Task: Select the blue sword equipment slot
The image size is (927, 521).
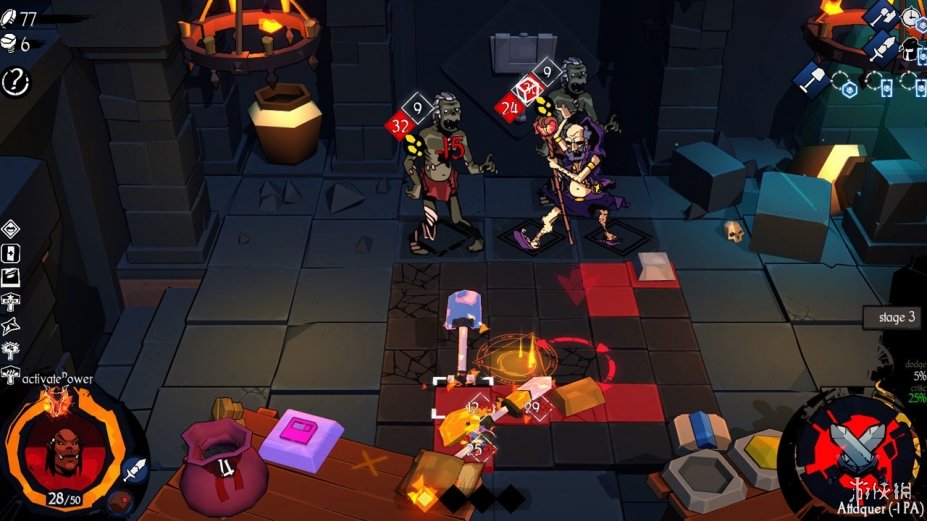Action: click(x=882, y=47)
